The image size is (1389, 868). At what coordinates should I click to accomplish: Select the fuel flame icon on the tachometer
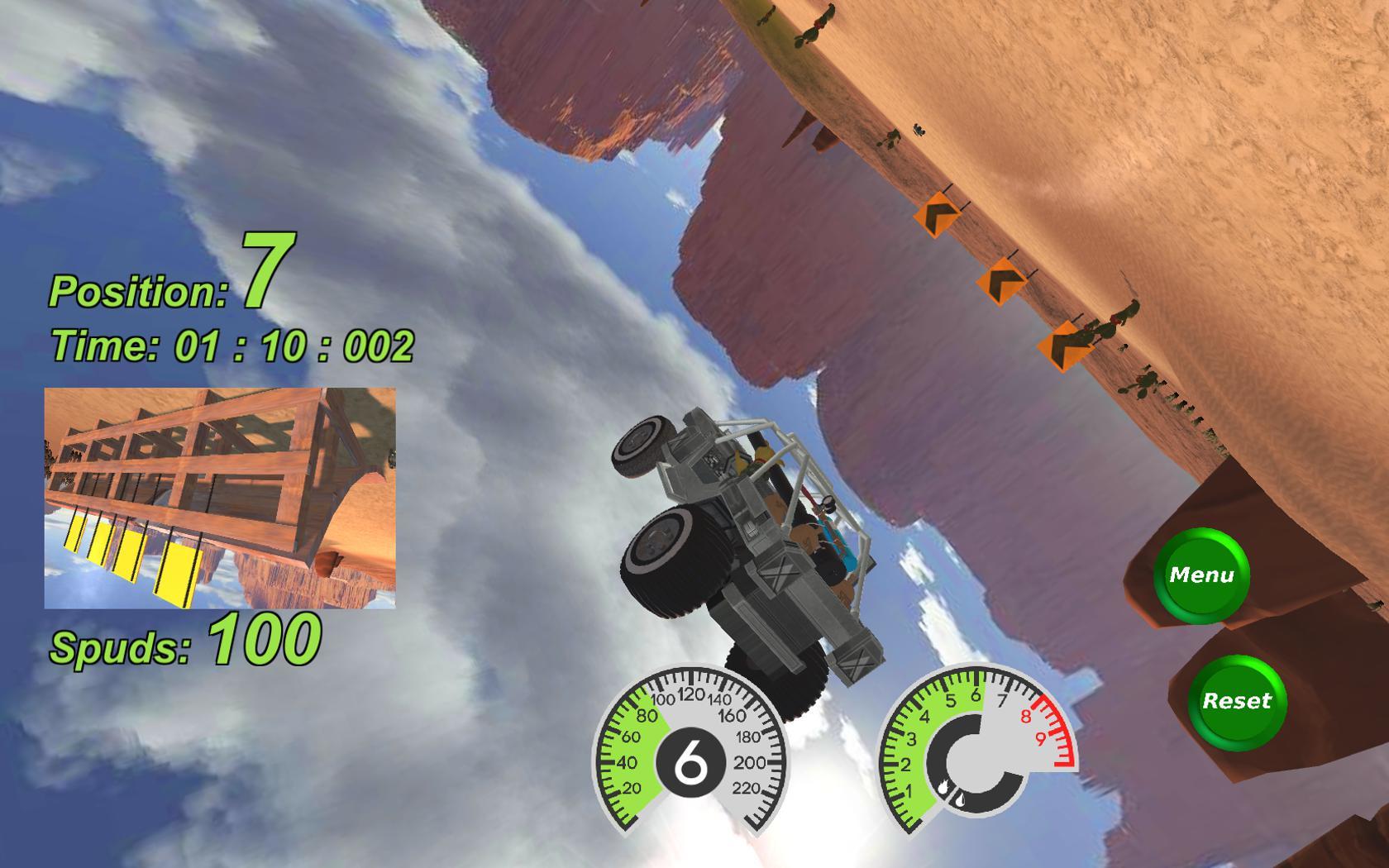click(x=943, y=787)
